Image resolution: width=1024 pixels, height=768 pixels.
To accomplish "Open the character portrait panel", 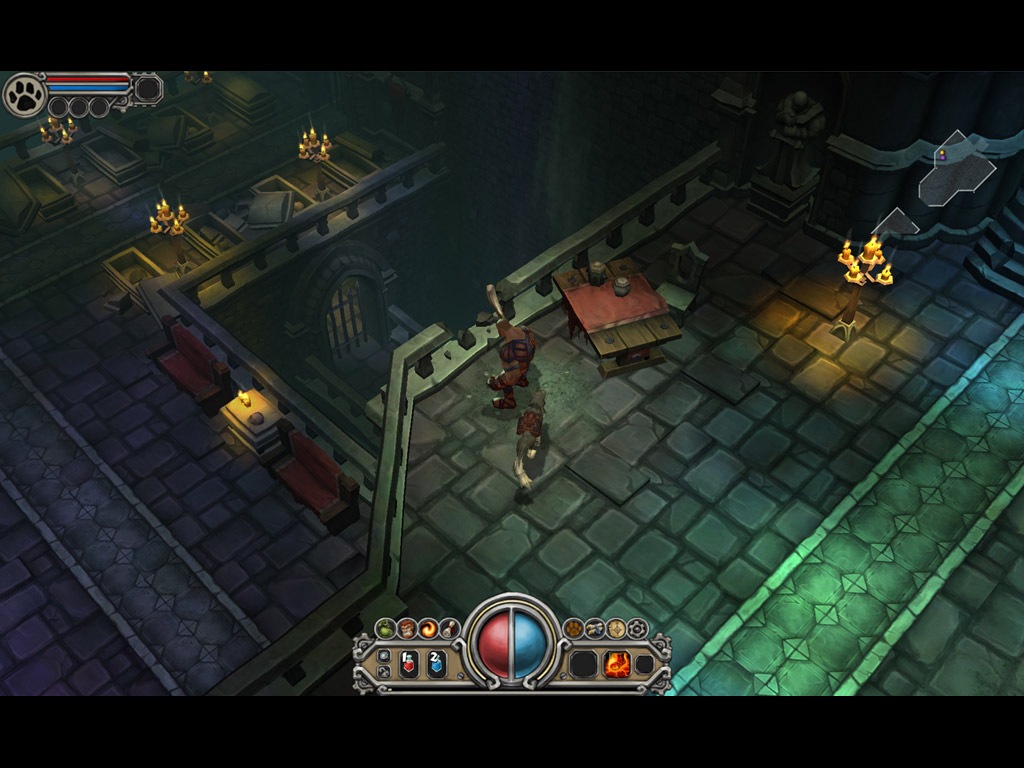I will [408, 629].
